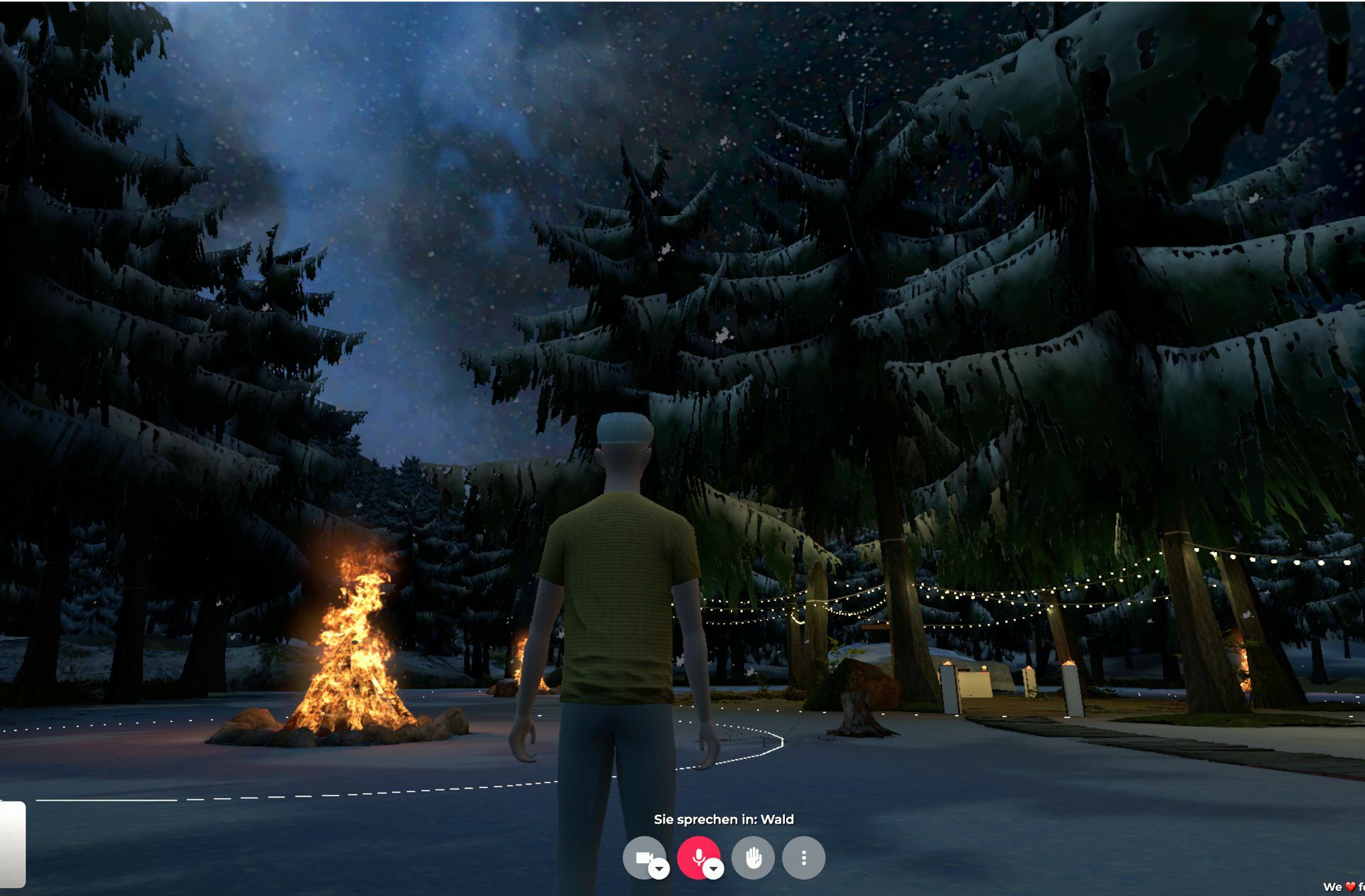Raise your hand with the hand button
This screenshot has height=896, width=1365.
point(753,858)
